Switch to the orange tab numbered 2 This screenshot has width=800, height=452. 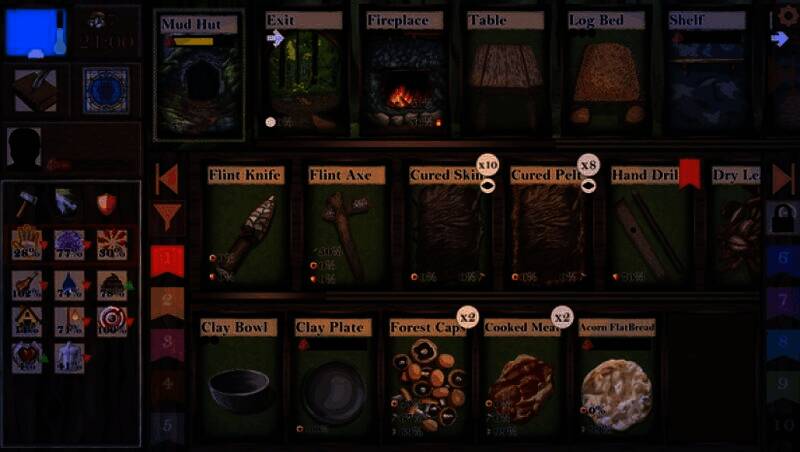click(x=168, y=302)
